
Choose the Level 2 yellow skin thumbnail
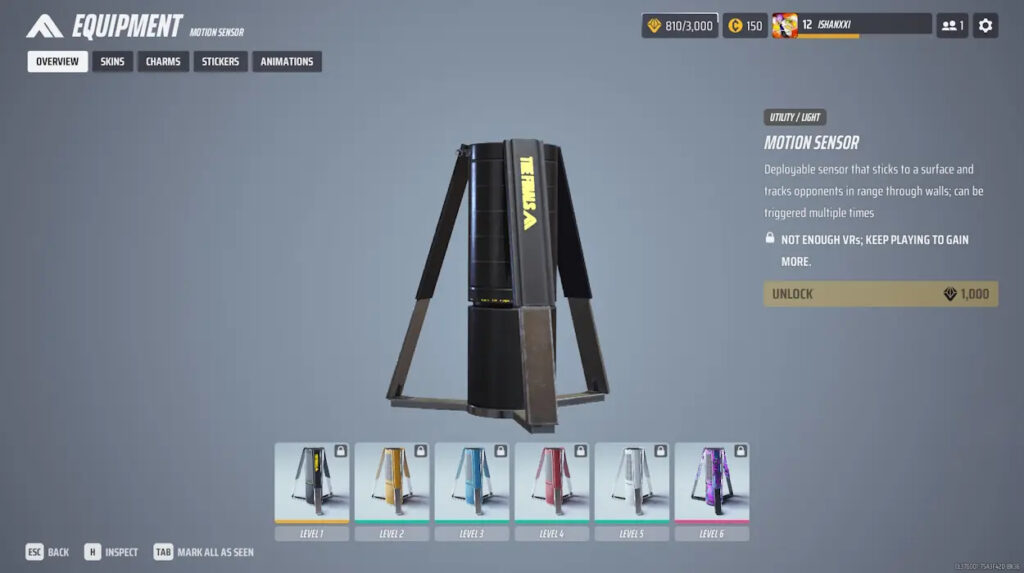(392, 482)
